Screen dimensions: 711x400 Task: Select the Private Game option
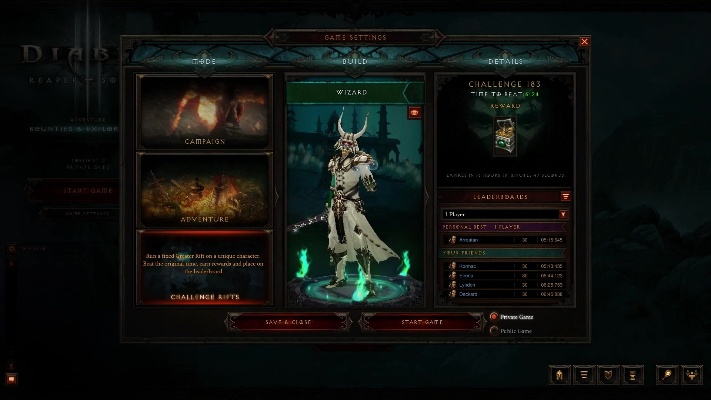click(494, 316)
